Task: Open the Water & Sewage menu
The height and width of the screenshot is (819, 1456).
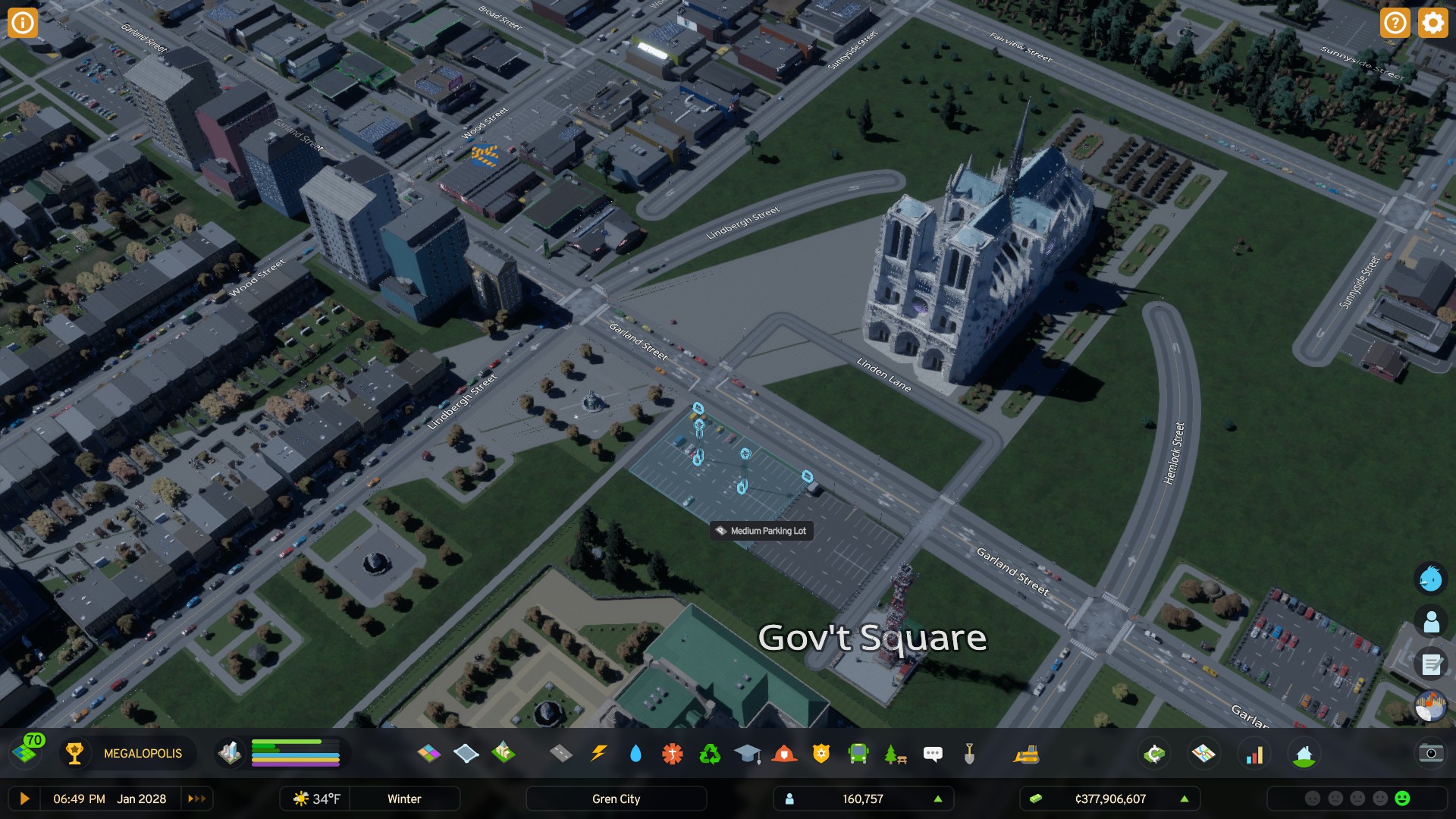Action: 635,753
